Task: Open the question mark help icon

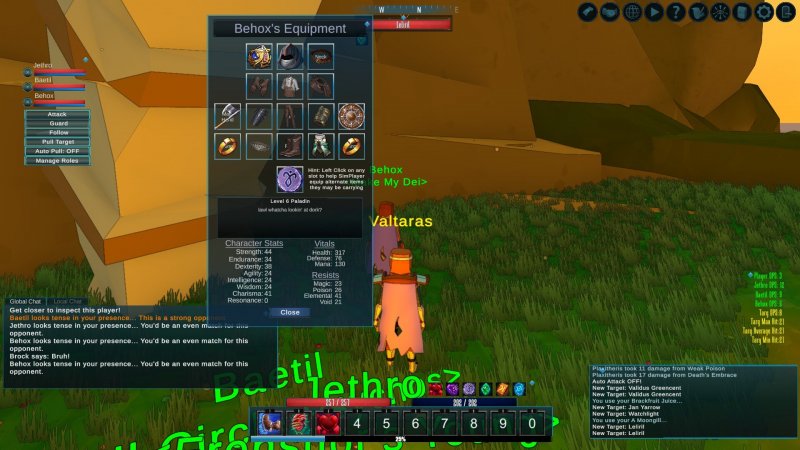Action: (676, 12)
